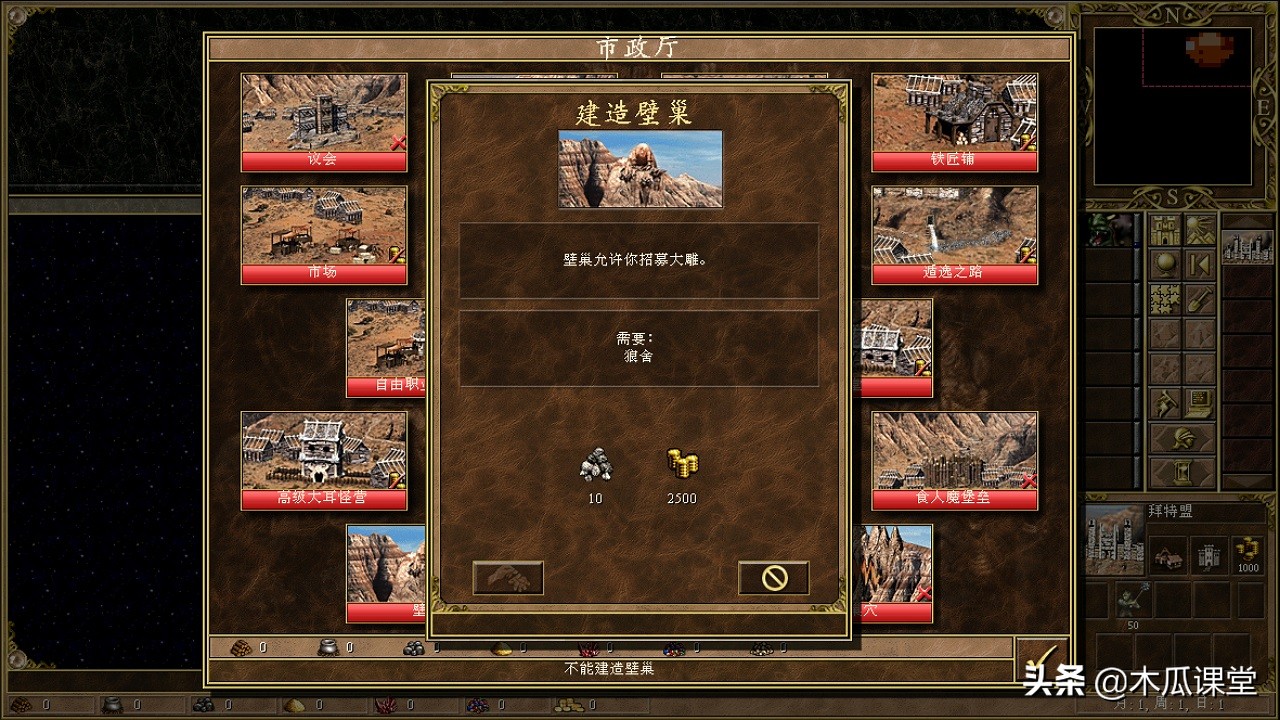Image resolution: width=1280 pixels, height=720 pixels.
Task: Confirm building the 壁巢 in the dialog
Action: tap(508, 578)
